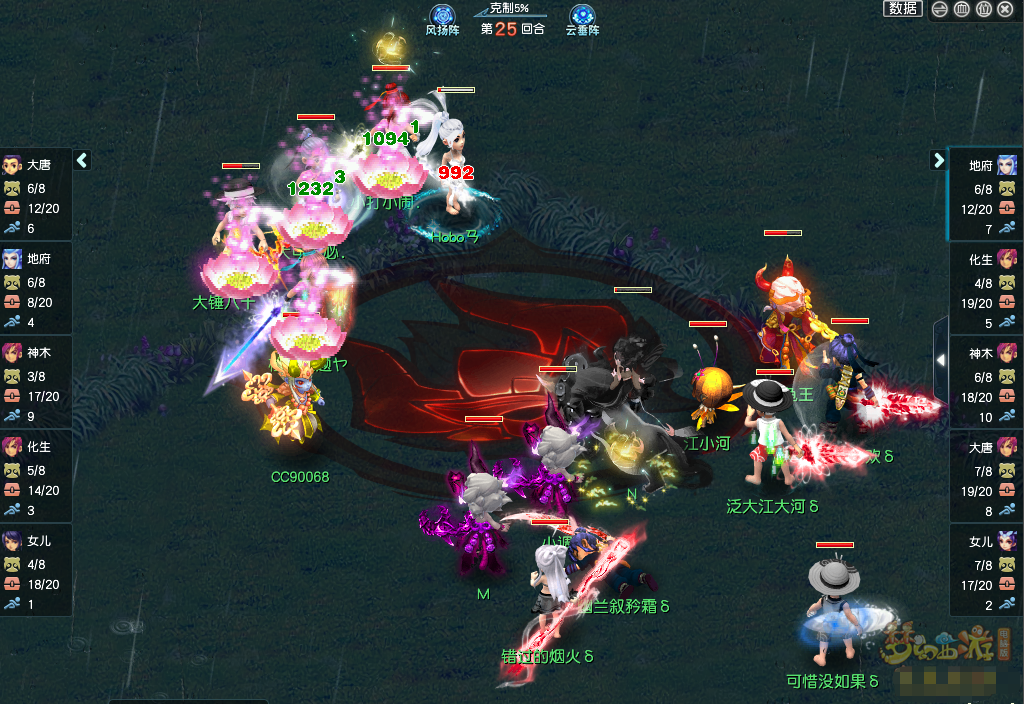Choose the 化生 entry in the right team list

pos(986,288)
